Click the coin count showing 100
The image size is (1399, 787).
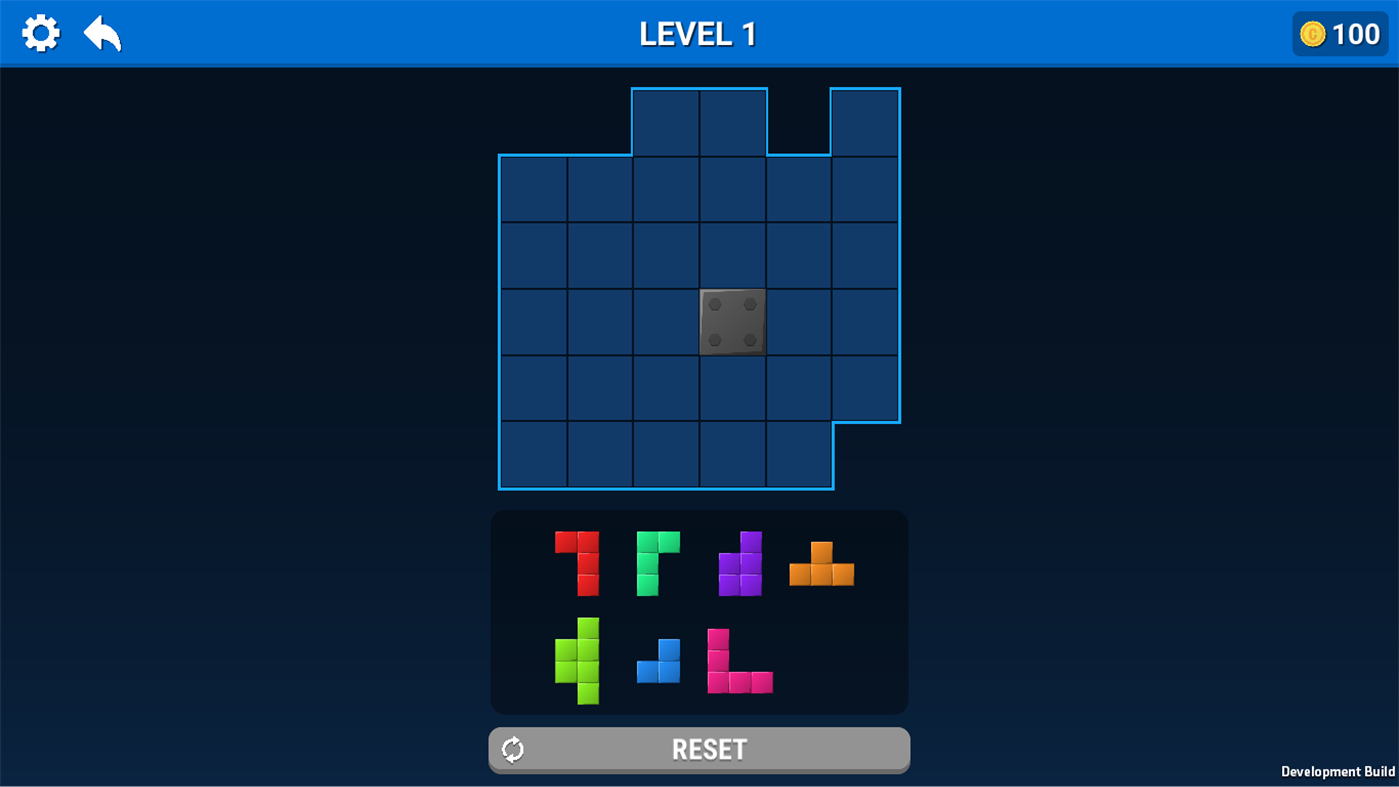1355,33
